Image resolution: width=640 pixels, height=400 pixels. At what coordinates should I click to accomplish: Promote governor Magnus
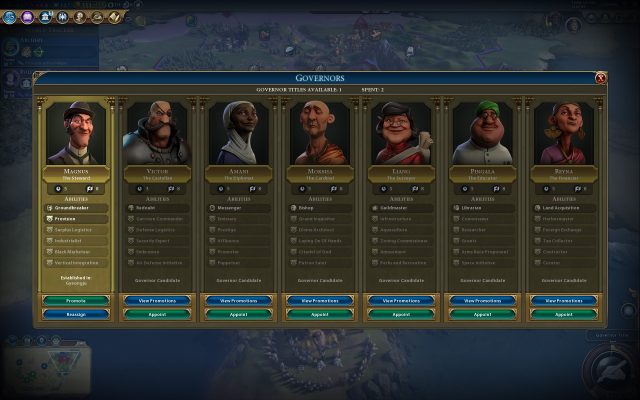[76, 300]
